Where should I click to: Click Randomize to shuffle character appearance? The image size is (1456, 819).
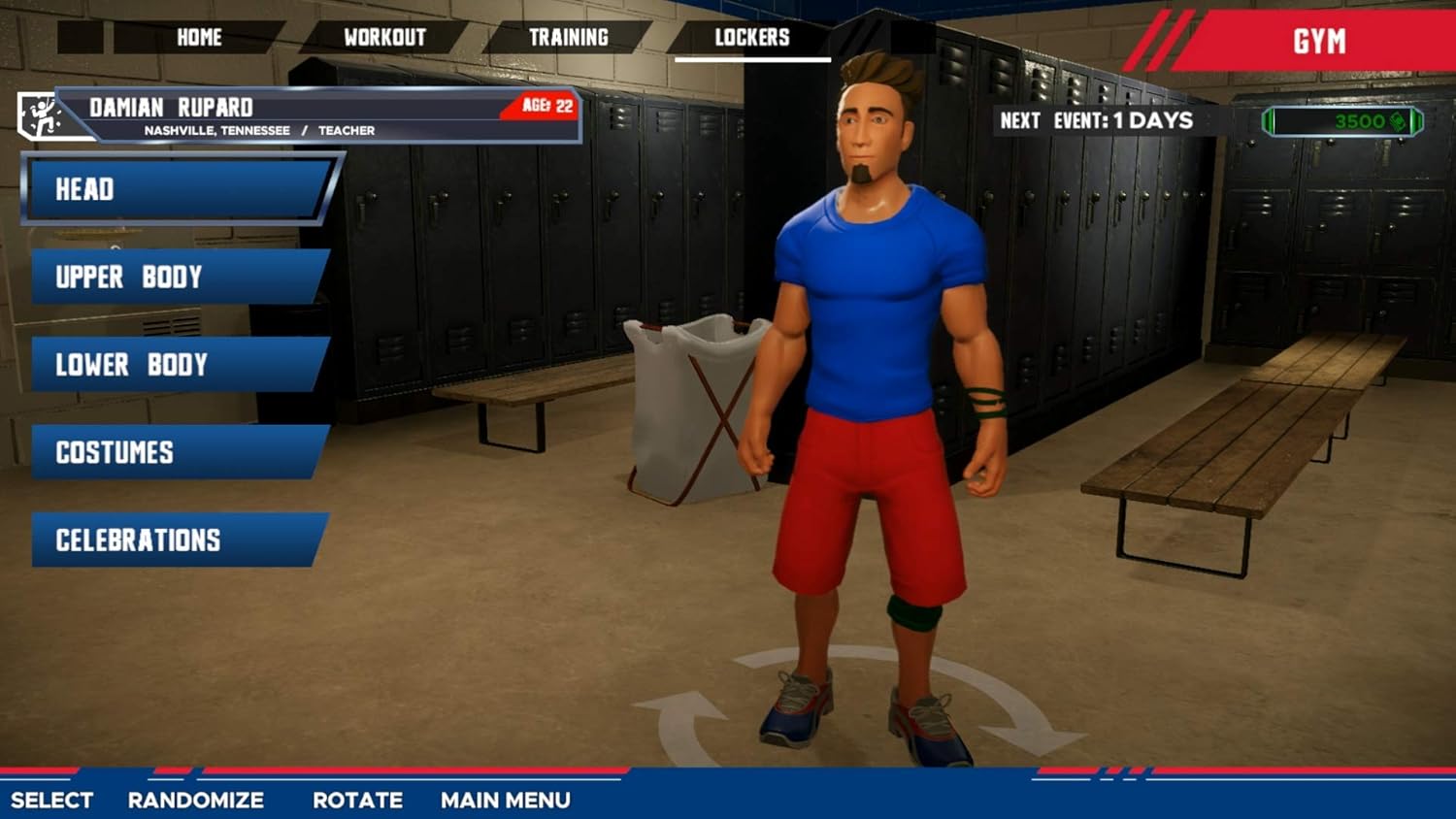pos(193,801)
